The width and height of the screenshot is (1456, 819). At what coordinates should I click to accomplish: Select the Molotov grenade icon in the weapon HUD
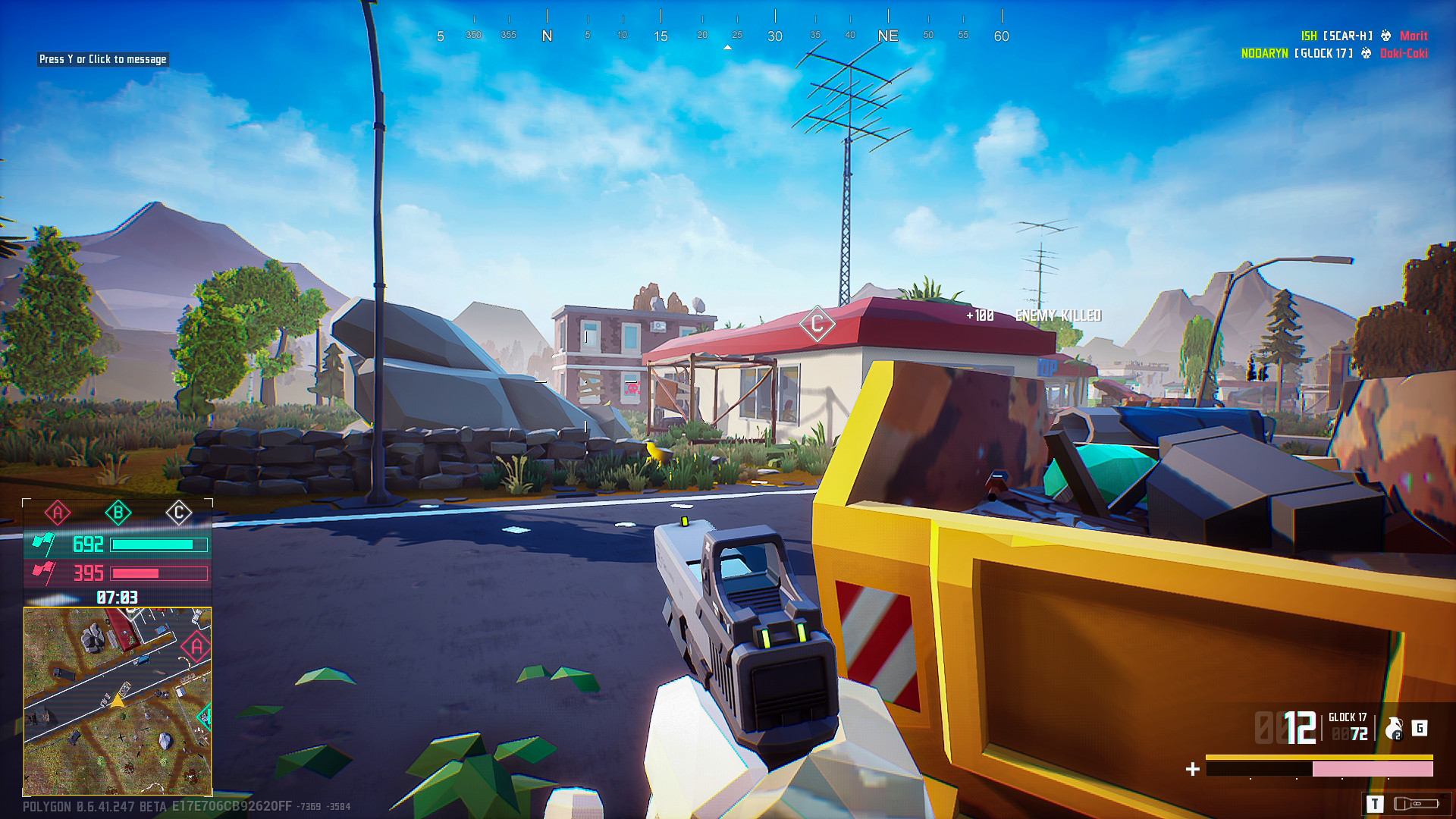[x=1394, y=728]
